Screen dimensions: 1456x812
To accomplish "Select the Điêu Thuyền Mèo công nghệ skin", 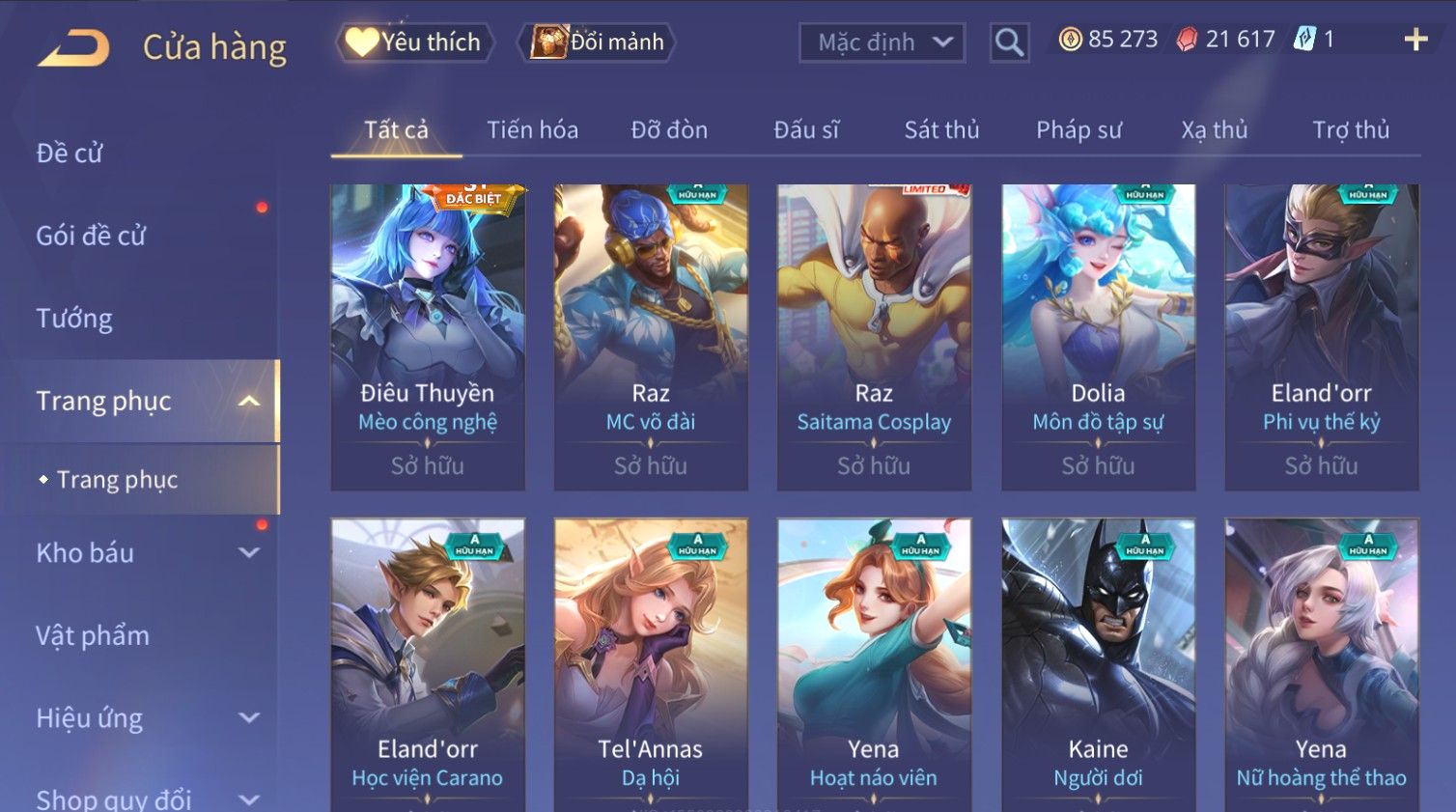I will (x=428, y=336).
